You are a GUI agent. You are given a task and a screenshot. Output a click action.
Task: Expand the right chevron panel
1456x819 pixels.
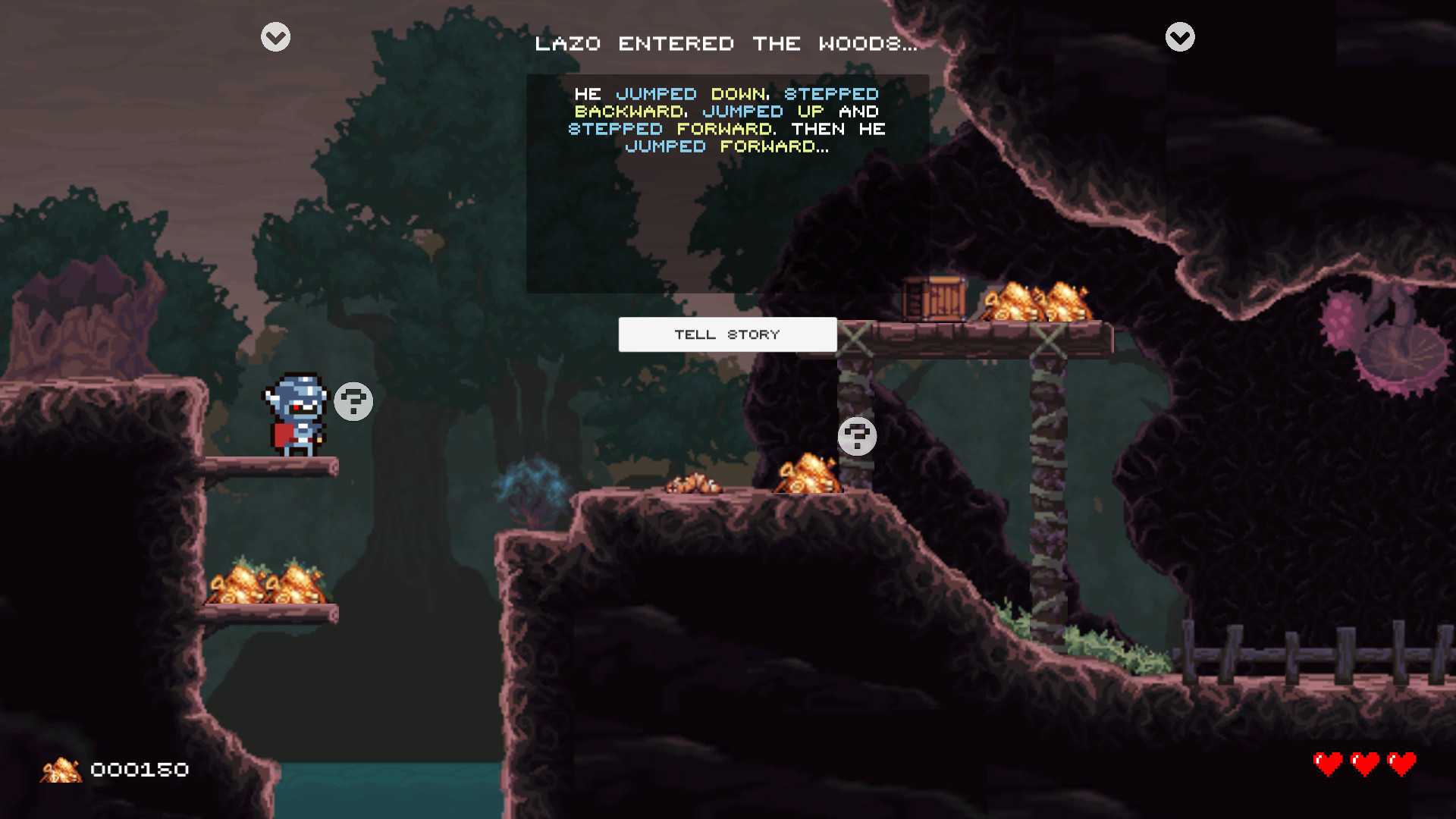1179,36
